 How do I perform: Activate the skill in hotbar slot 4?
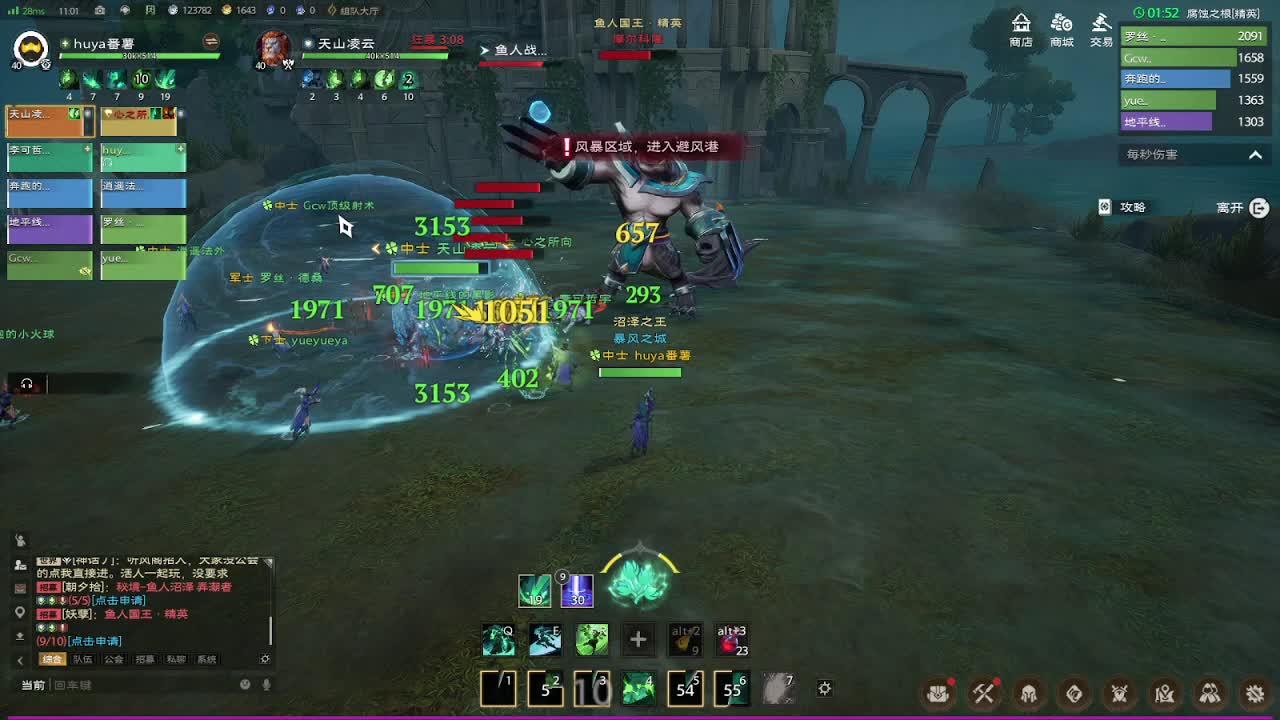638,688
